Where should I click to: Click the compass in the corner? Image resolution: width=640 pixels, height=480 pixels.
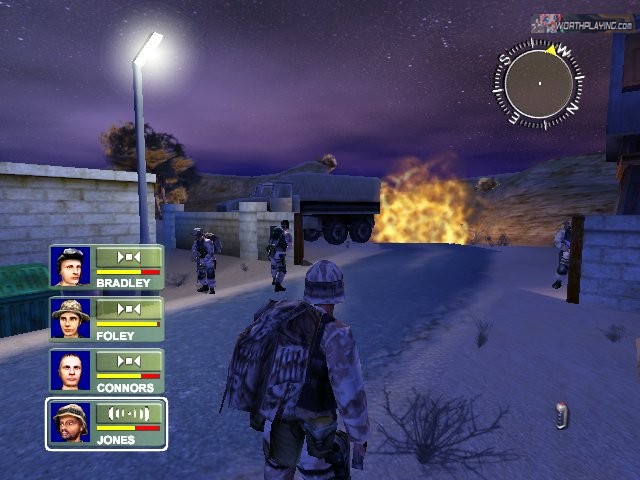pyautogui.click(x=539, y=85)
